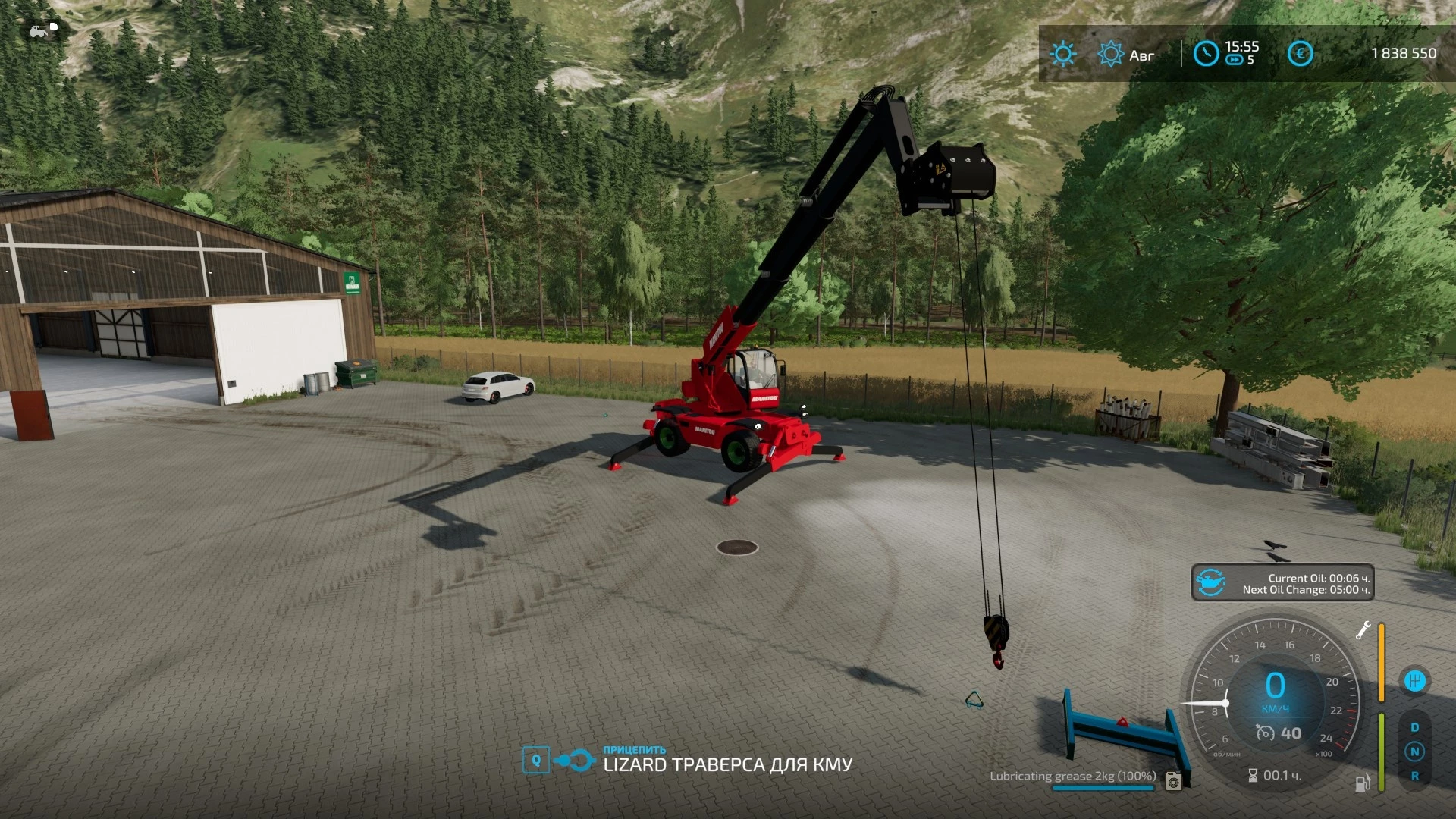Click the lubricating grease canister icon
This screenshot has height=819, width=1456.
tap(1173, 780)
